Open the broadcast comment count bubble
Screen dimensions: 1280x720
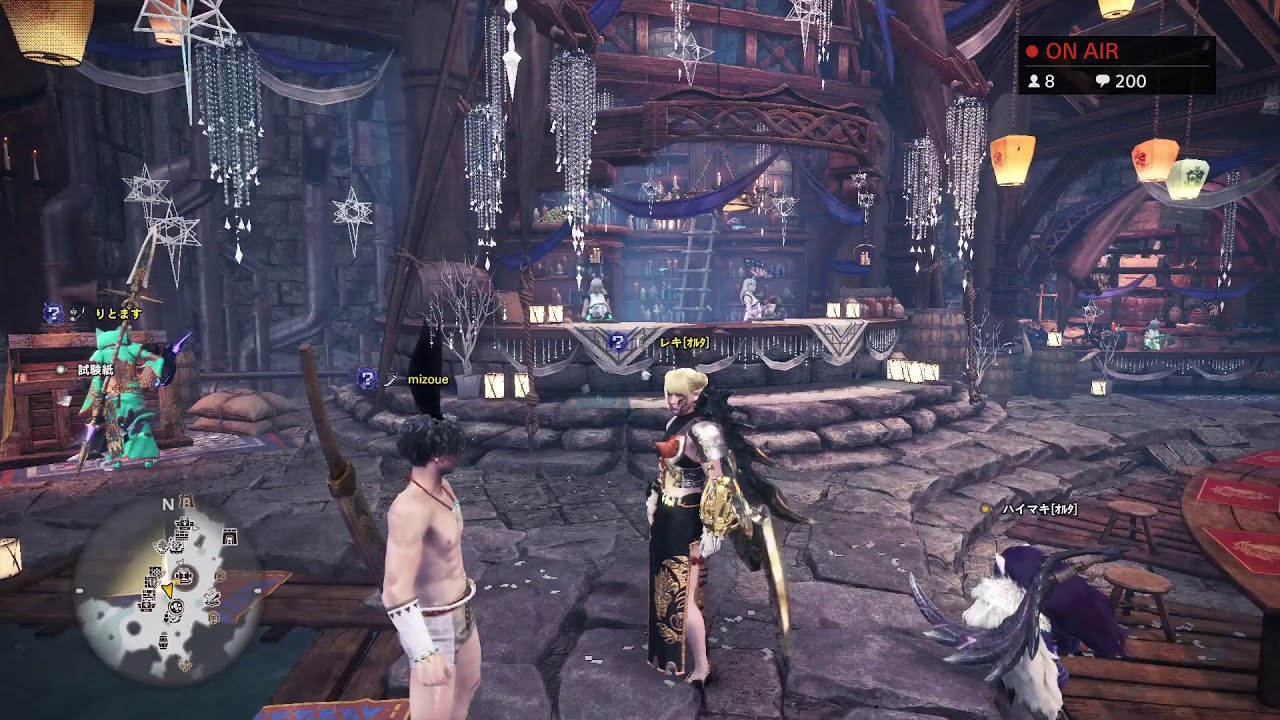pos(1121,81)
